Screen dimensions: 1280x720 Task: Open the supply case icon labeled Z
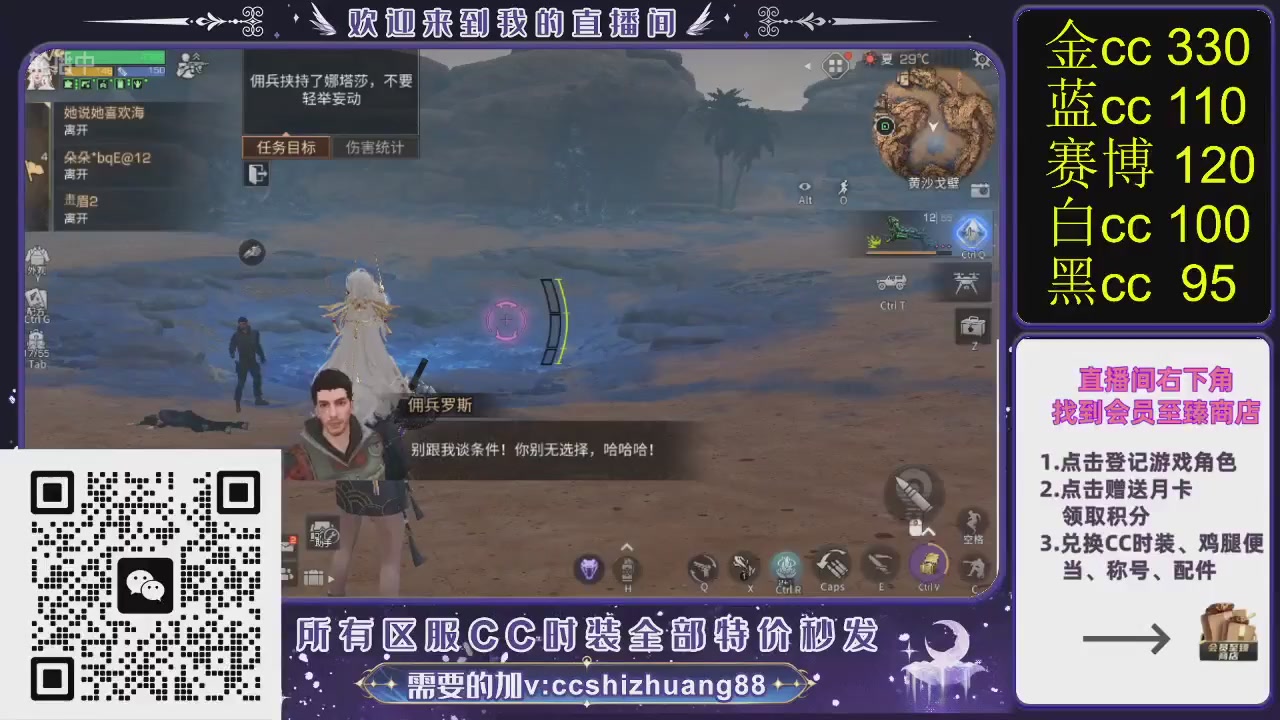click(971, 326)
